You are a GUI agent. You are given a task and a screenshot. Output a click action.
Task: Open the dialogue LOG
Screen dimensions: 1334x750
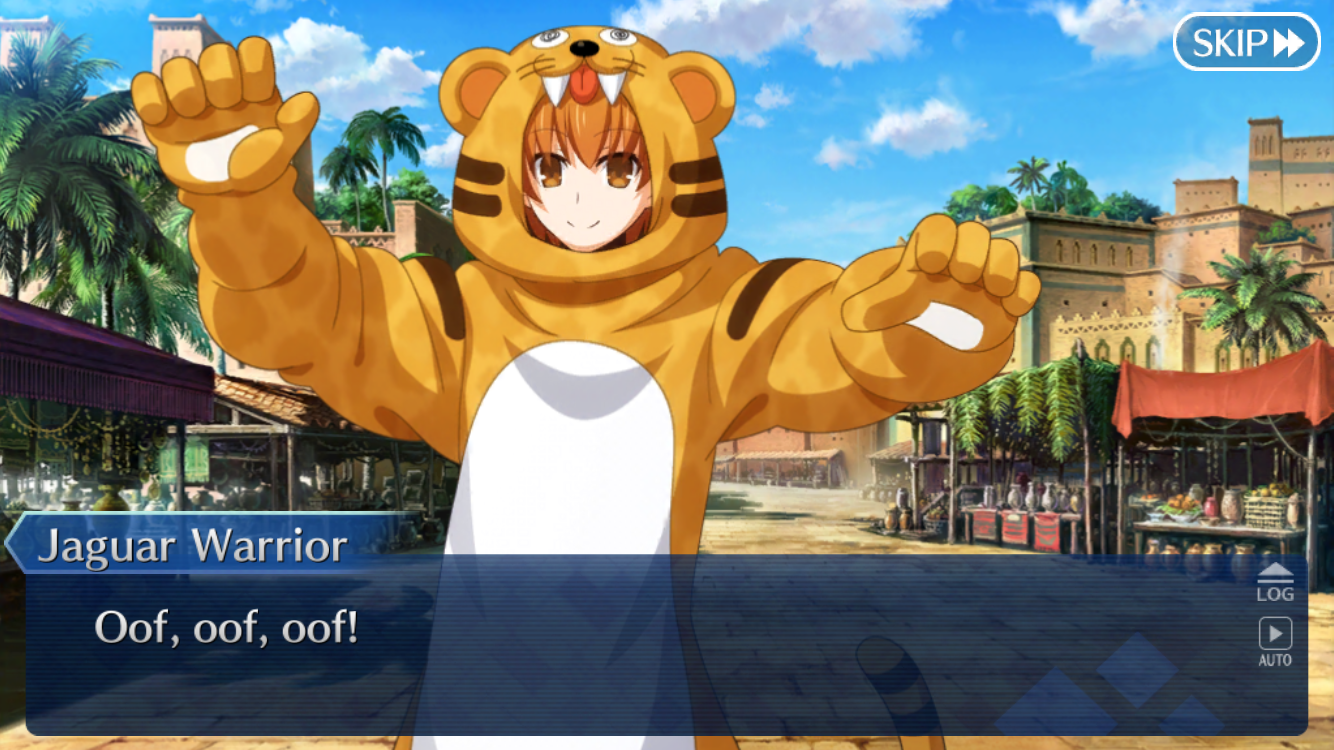point(1274,582)
